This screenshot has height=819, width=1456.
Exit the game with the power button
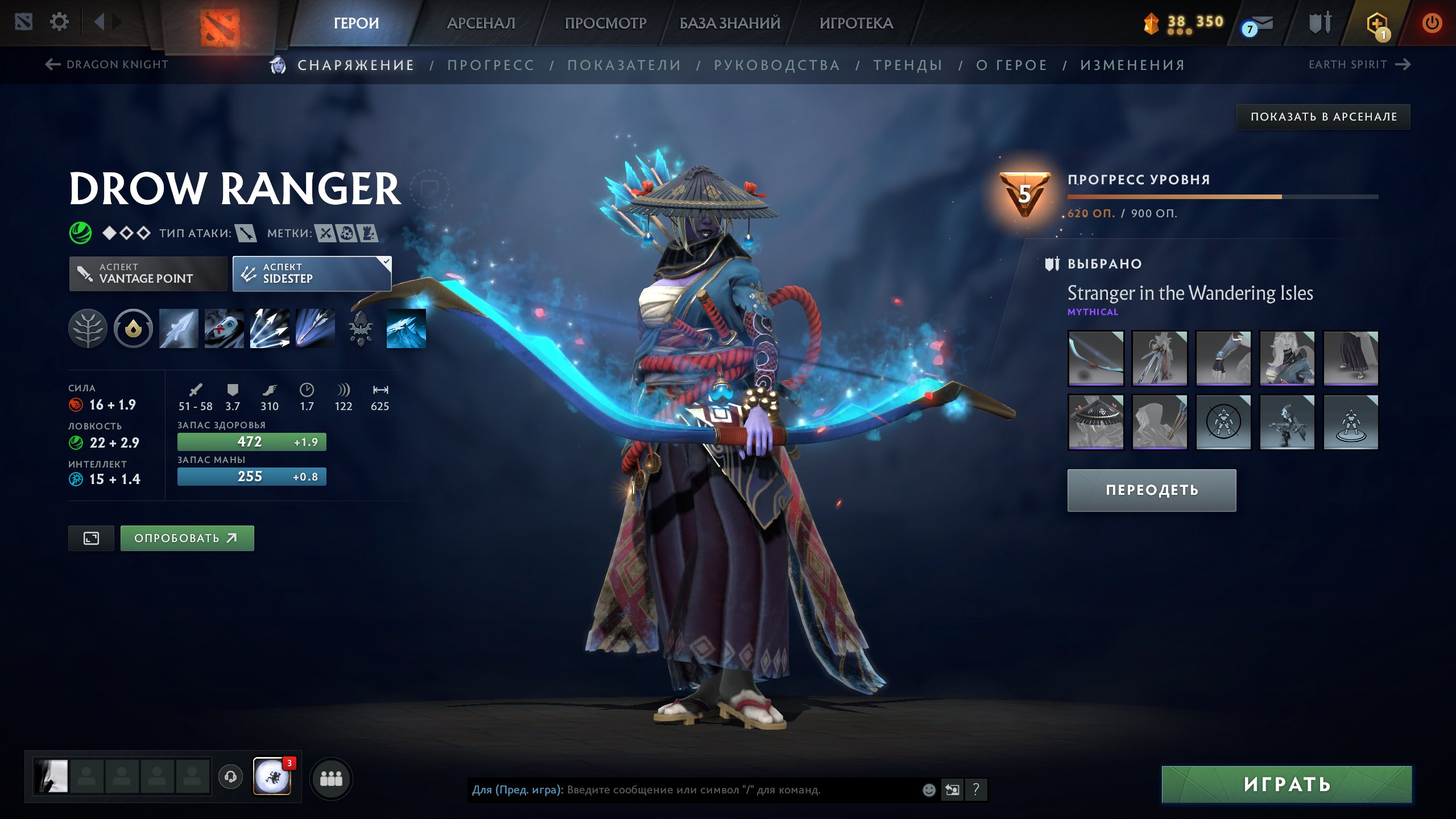point(1432,23)
